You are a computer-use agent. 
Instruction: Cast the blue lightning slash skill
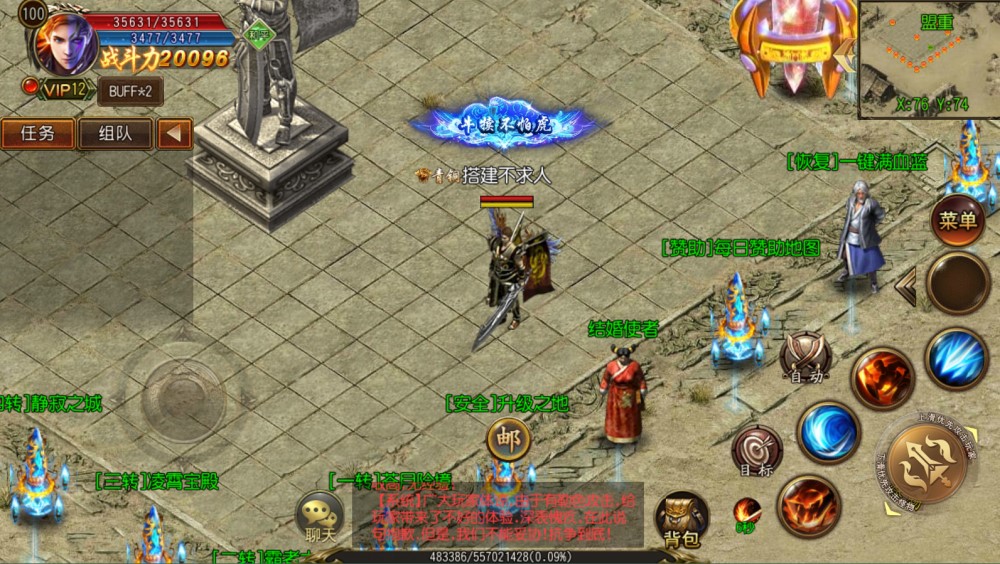pos(956,359)
